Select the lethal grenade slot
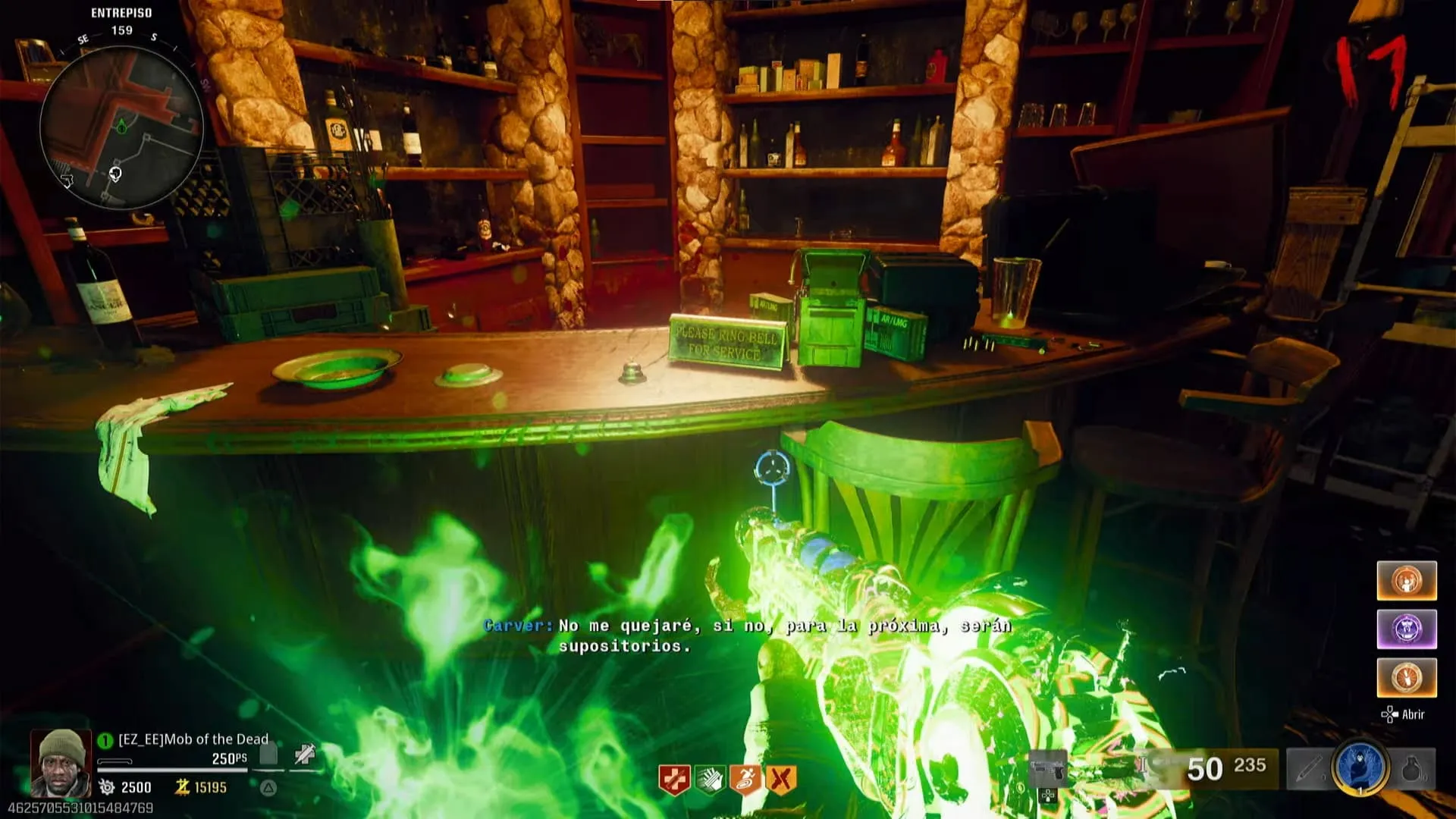The height and width of the screenshot is (819, 1456). (x=1412, y=769)
